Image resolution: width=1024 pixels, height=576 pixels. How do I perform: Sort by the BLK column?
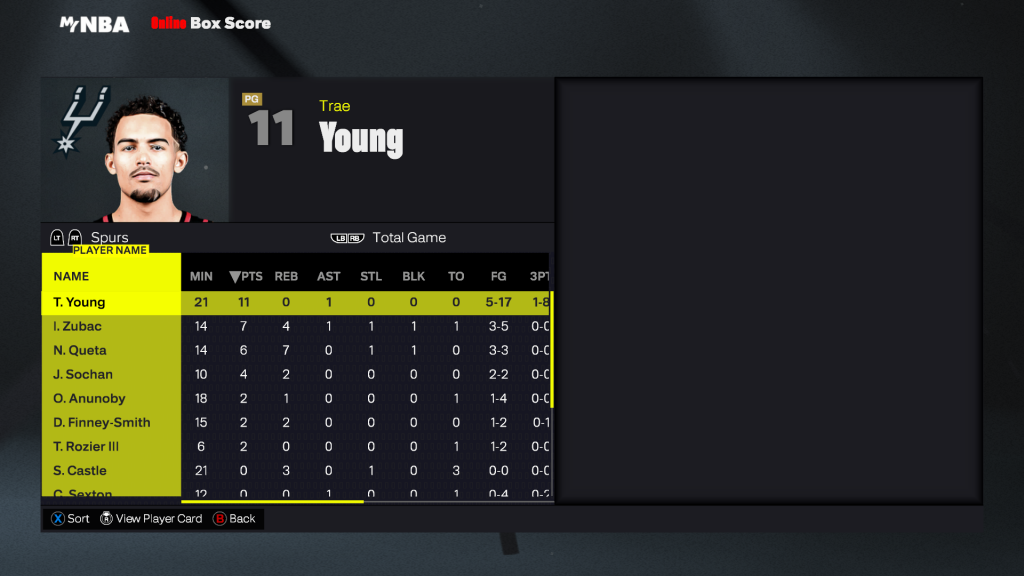click(414, 276)
